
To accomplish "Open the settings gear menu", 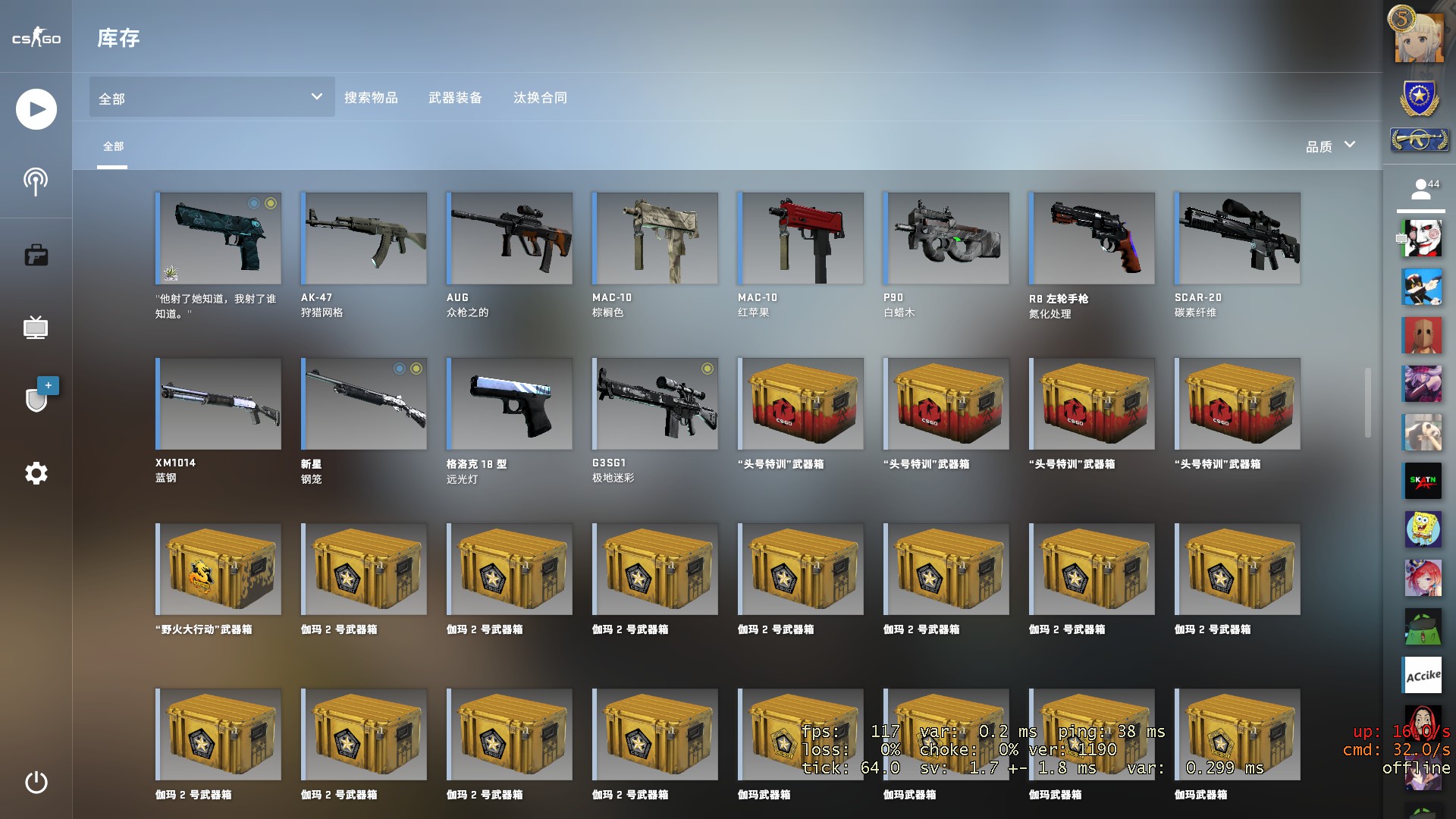I will tap(36, 474).
